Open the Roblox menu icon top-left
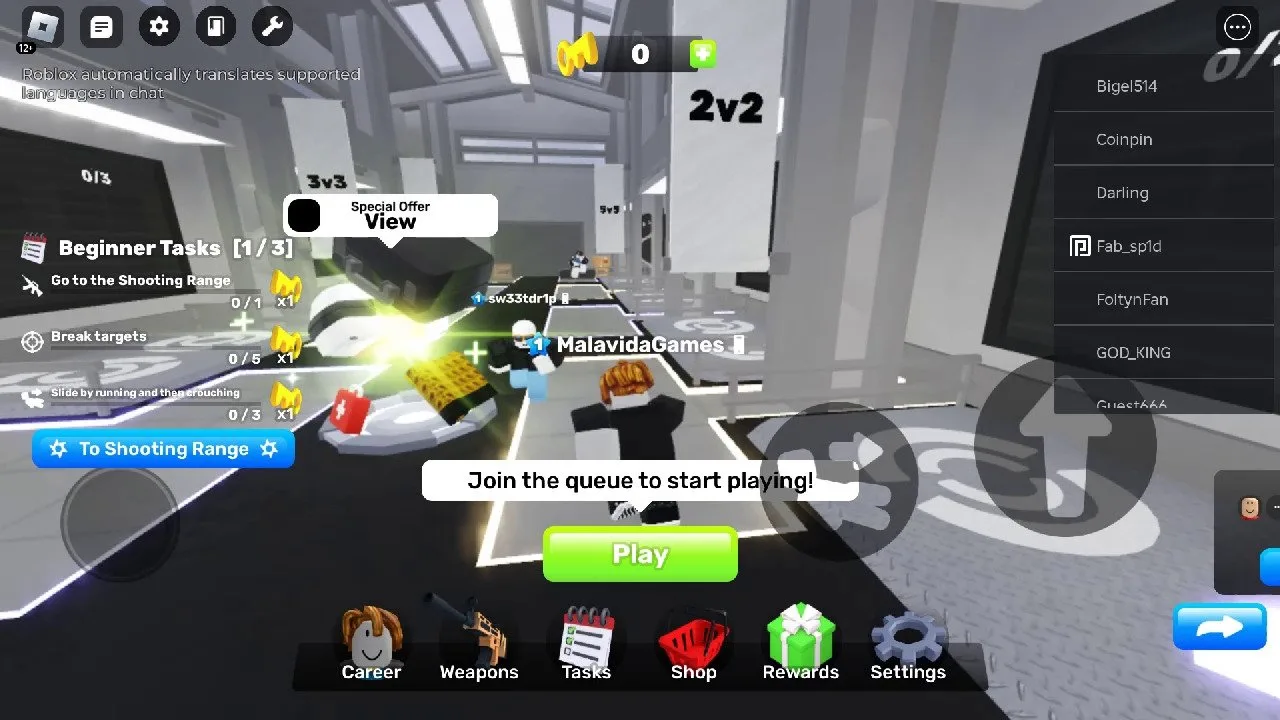This screenshot has width=1280, height=720. click(40, 27)
